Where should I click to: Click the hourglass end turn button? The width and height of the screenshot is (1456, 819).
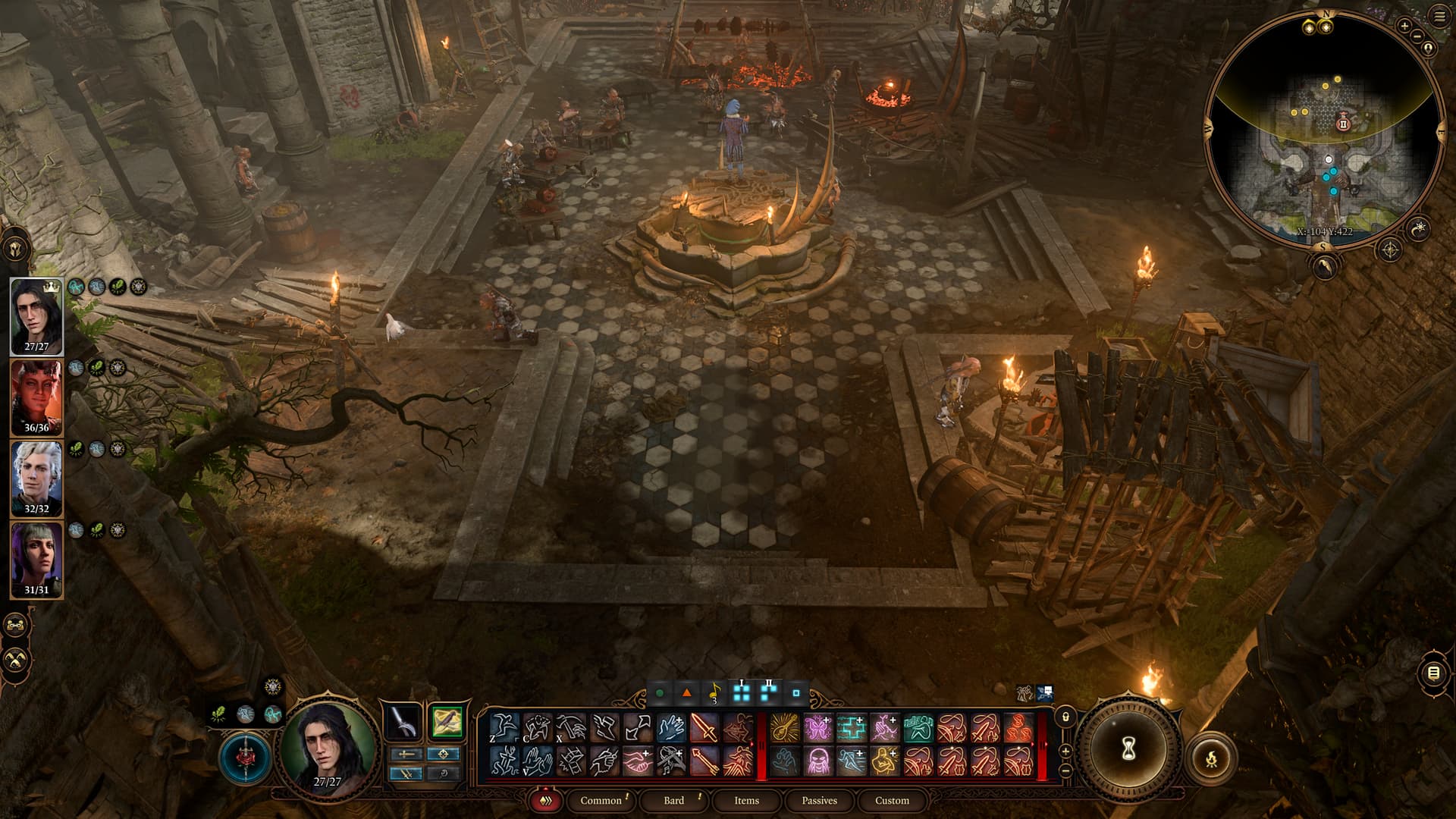point(1128,749)
